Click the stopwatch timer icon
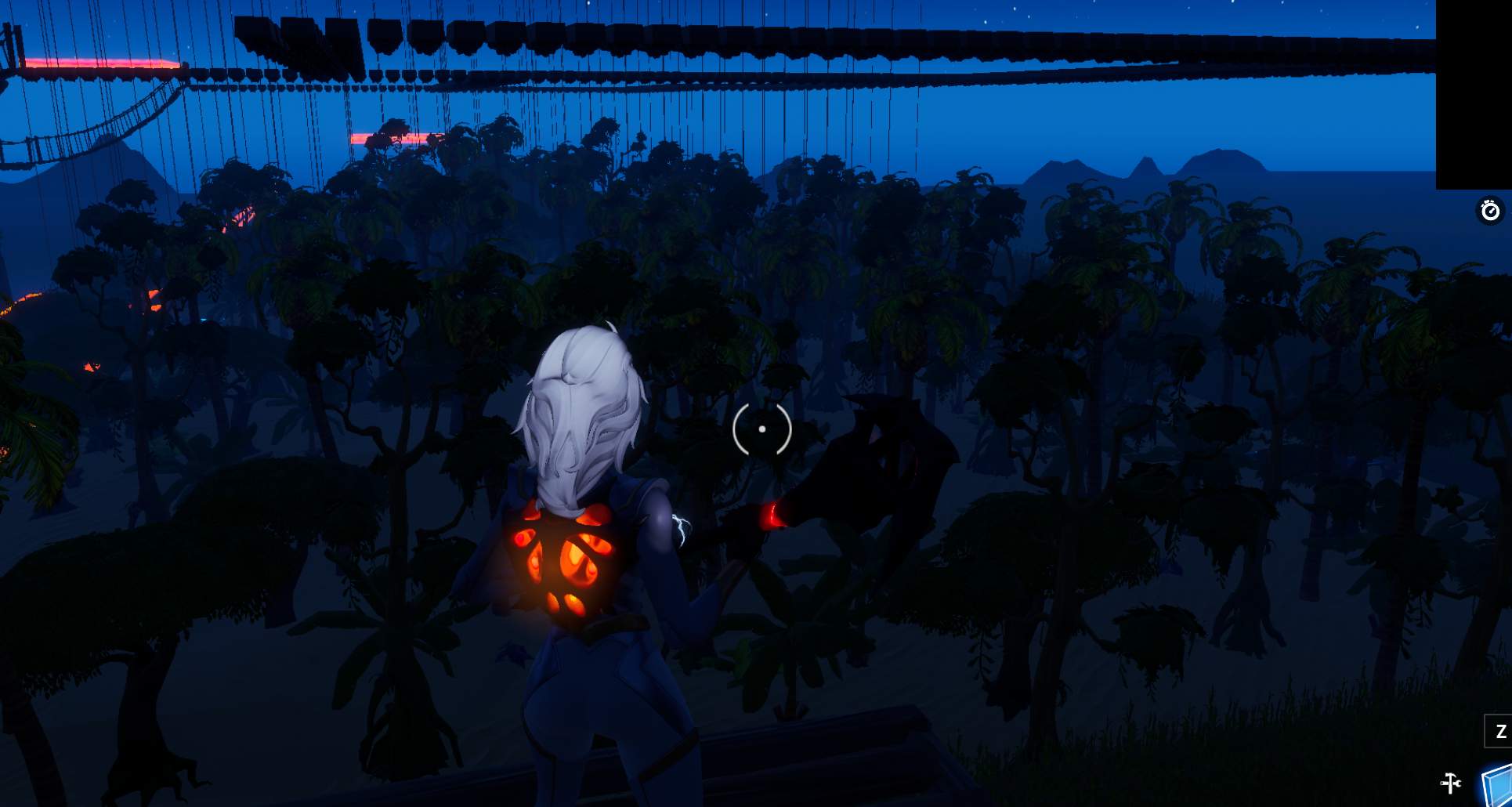The width and height of the screenshot is (1512, 807). (1490, 210)
